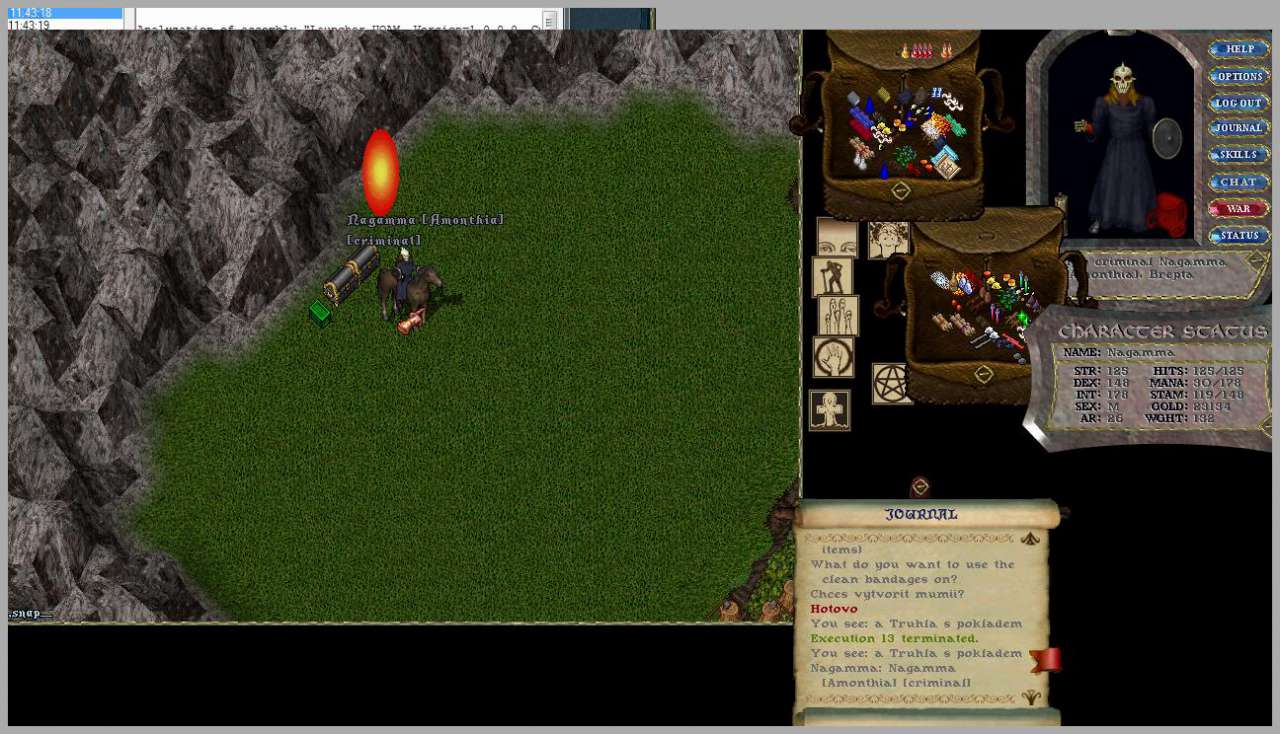Minimize the upper backpack container
Screen dimensions: 1280x734
900,190
